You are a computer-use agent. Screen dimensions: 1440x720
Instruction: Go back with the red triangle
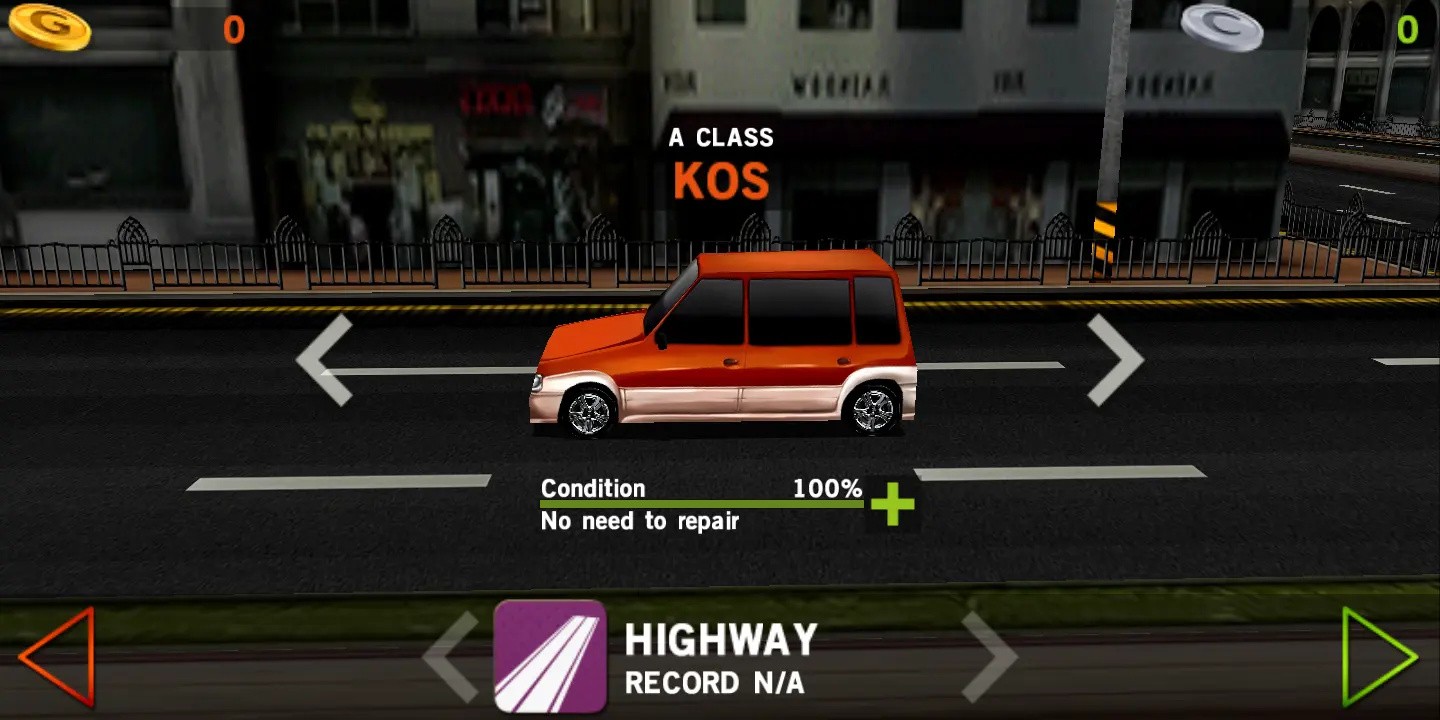coord(58,656)
